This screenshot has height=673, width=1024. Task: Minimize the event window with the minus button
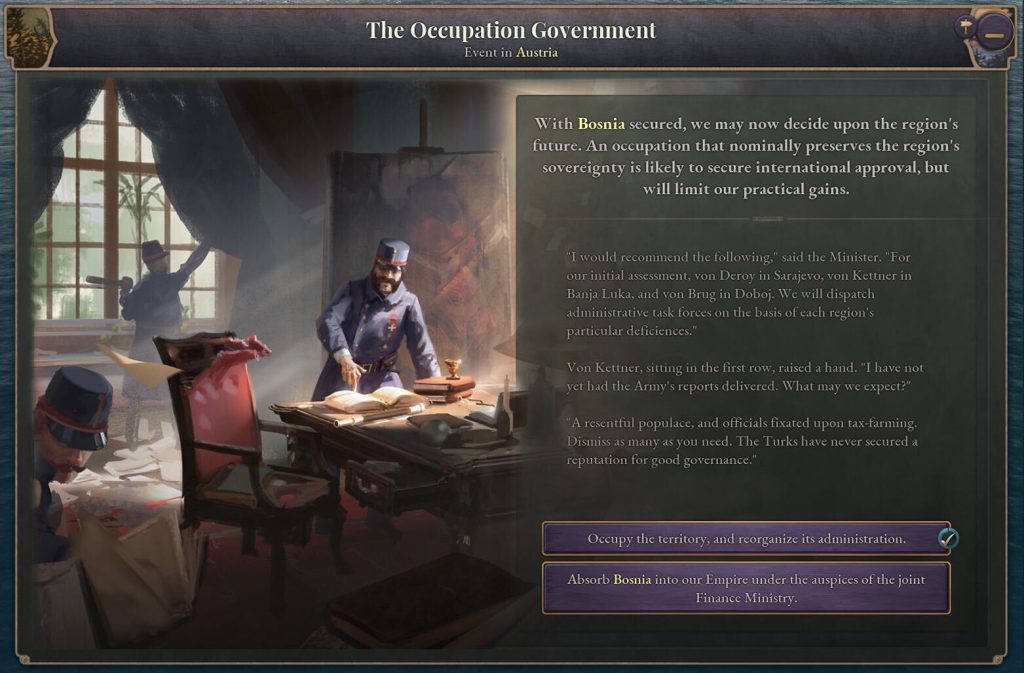[992, 33]
